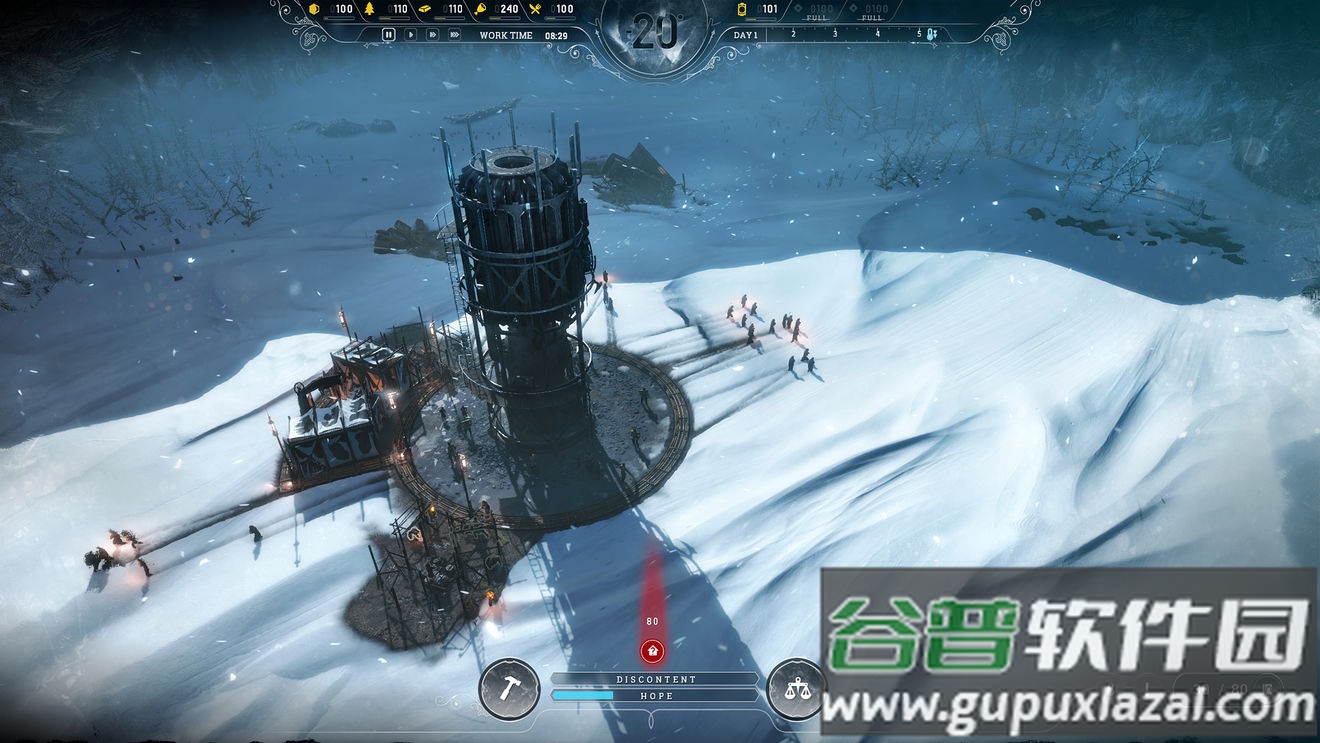Select the wood resource counter icon
The image size is (1320, 743).
(369, 8)
